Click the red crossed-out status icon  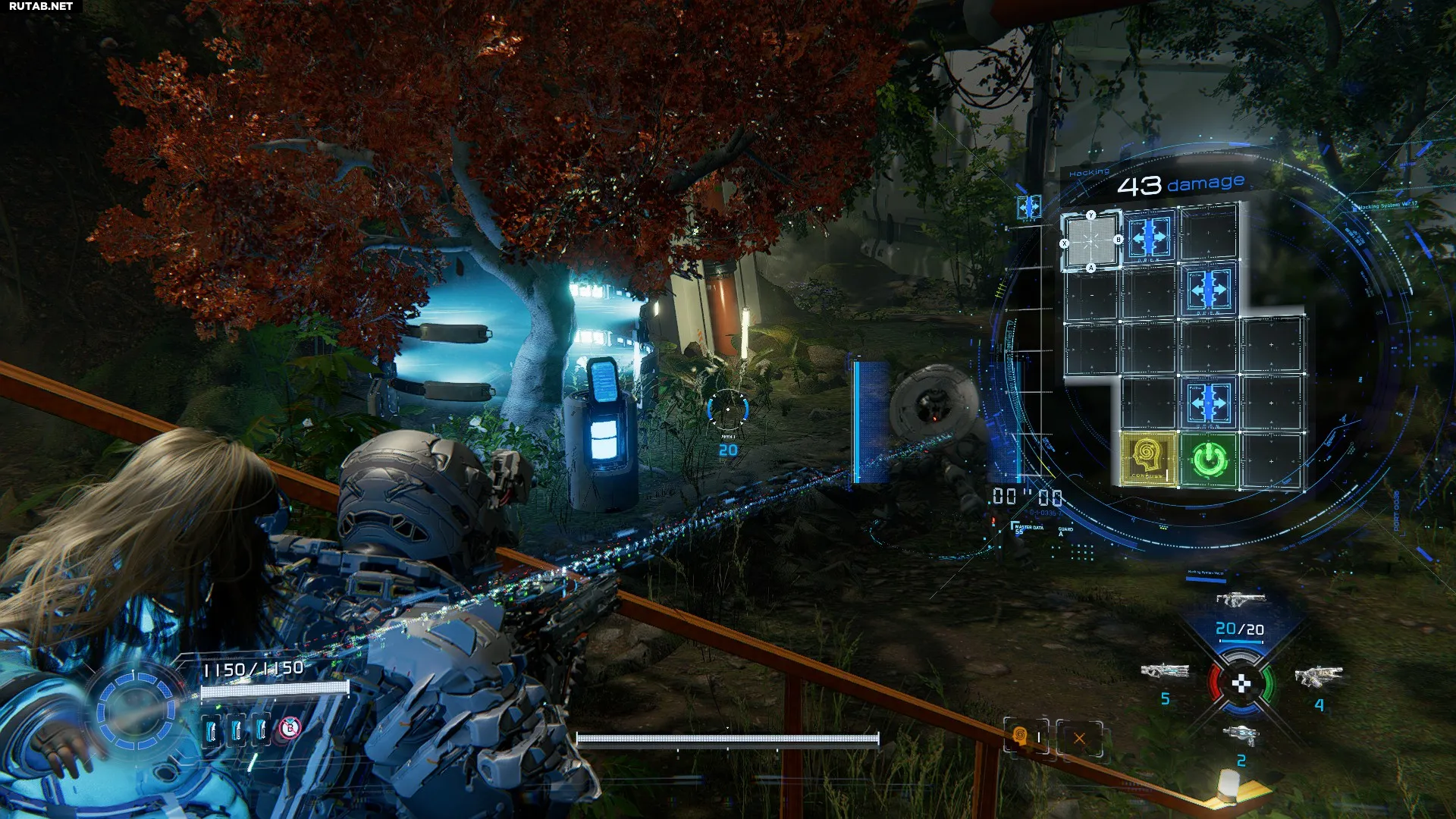(x=289, y=729)
